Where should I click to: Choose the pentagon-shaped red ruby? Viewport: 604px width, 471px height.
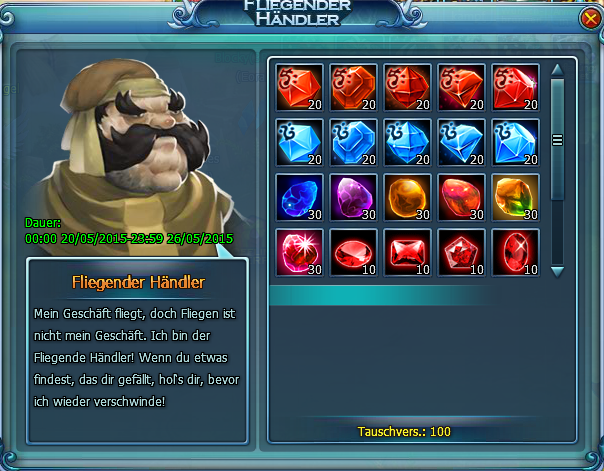[462, 252]
